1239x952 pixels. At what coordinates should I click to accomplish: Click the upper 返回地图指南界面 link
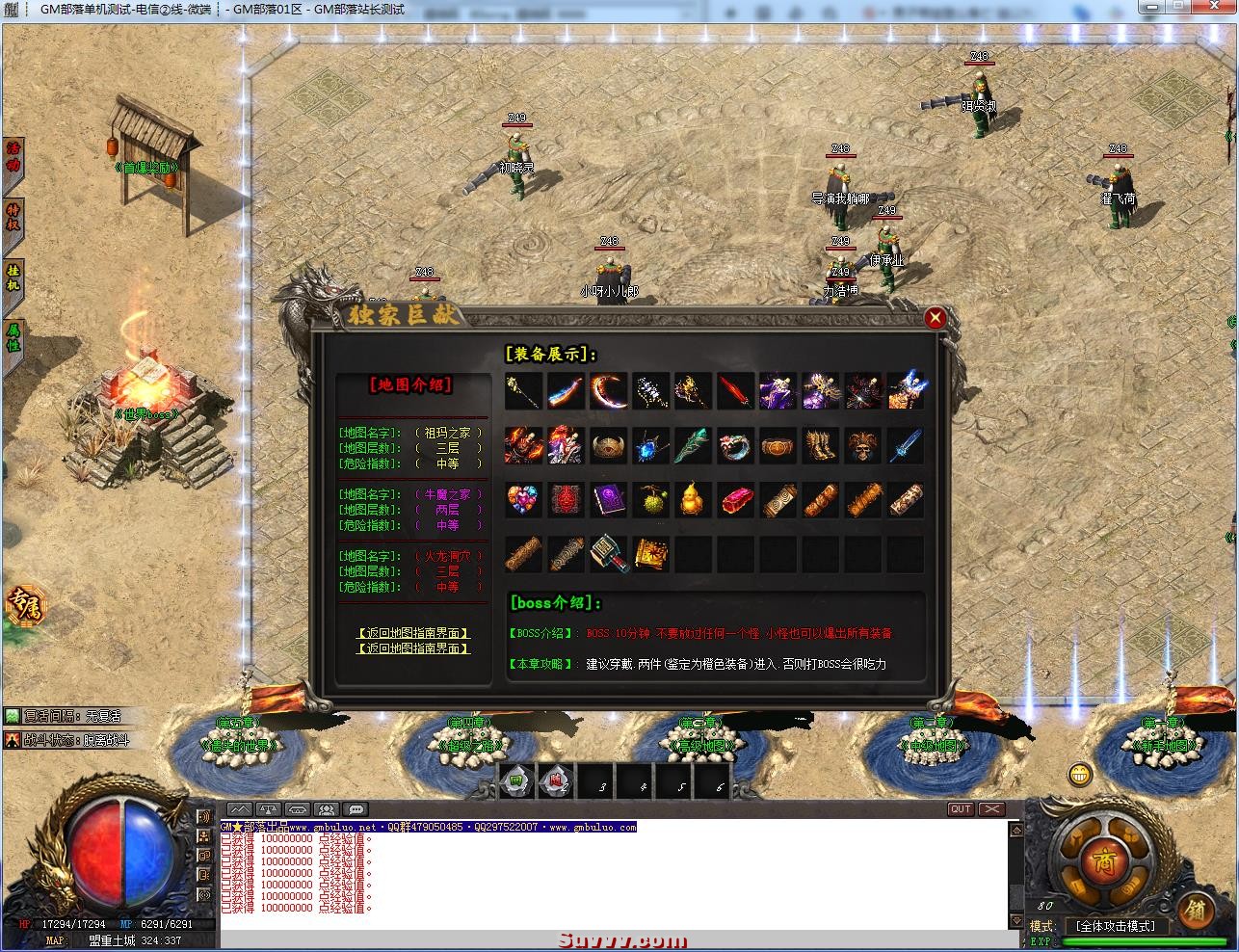tap(413, 633)
